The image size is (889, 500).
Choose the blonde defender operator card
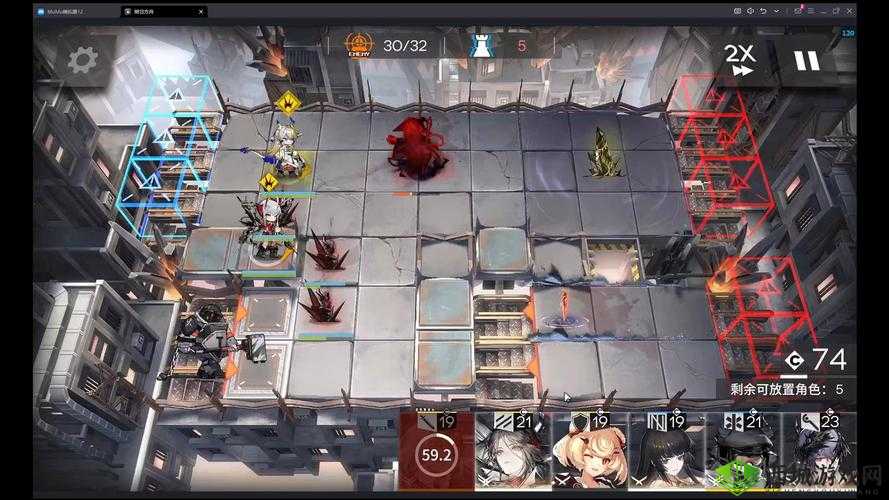pos(588,453)
